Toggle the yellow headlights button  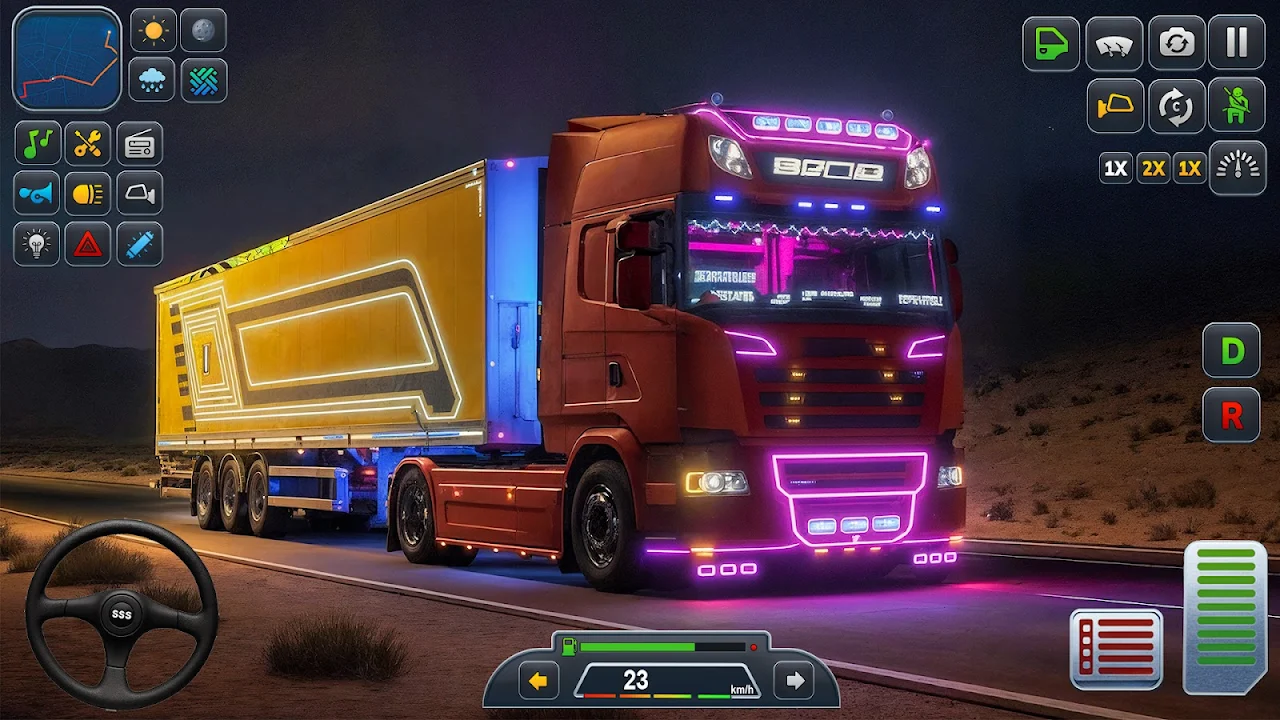point(88,194)
